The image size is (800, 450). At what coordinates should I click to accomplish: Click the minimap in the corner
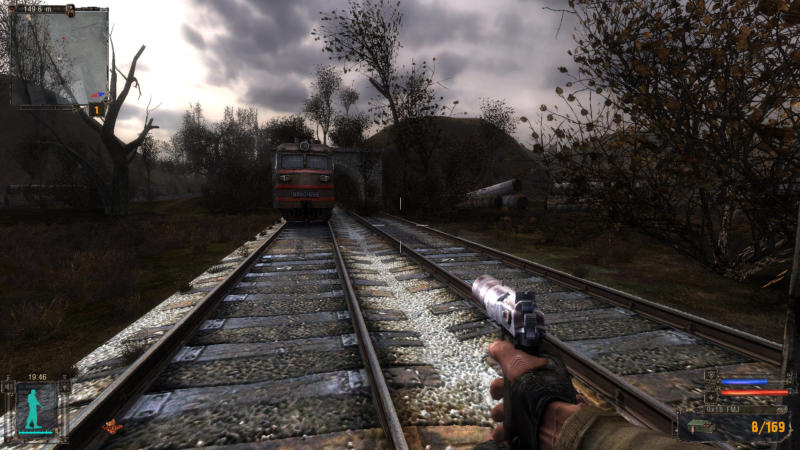(60, 55)
